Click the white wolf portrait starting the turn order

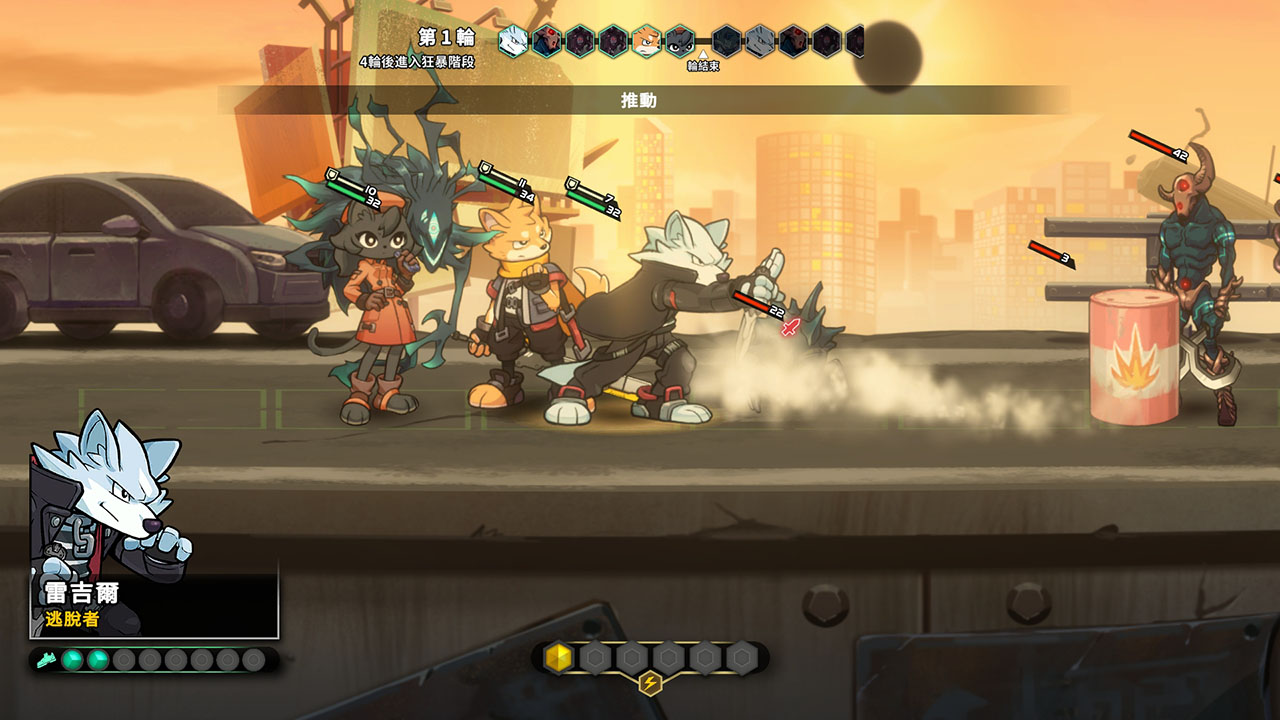coord(513,41)
